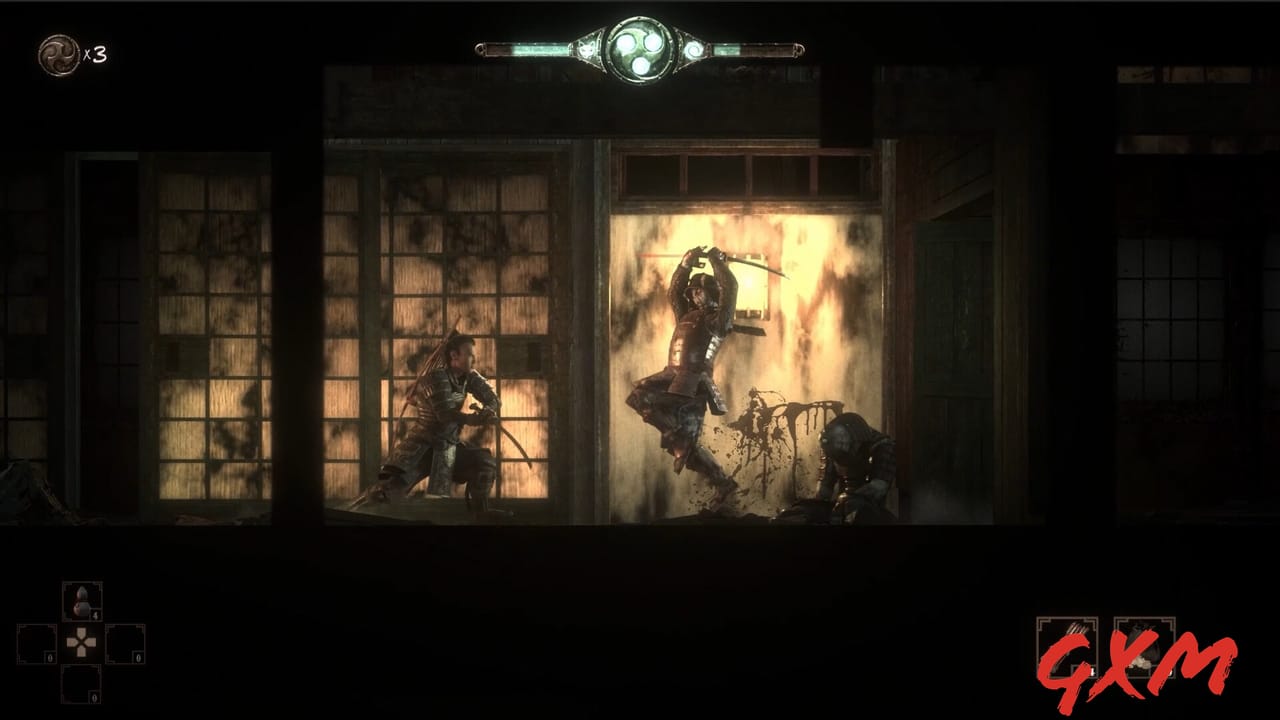The image size is (1280, 720).
Task: Click the pouch item slot bottom-right
Action: 1143,647
